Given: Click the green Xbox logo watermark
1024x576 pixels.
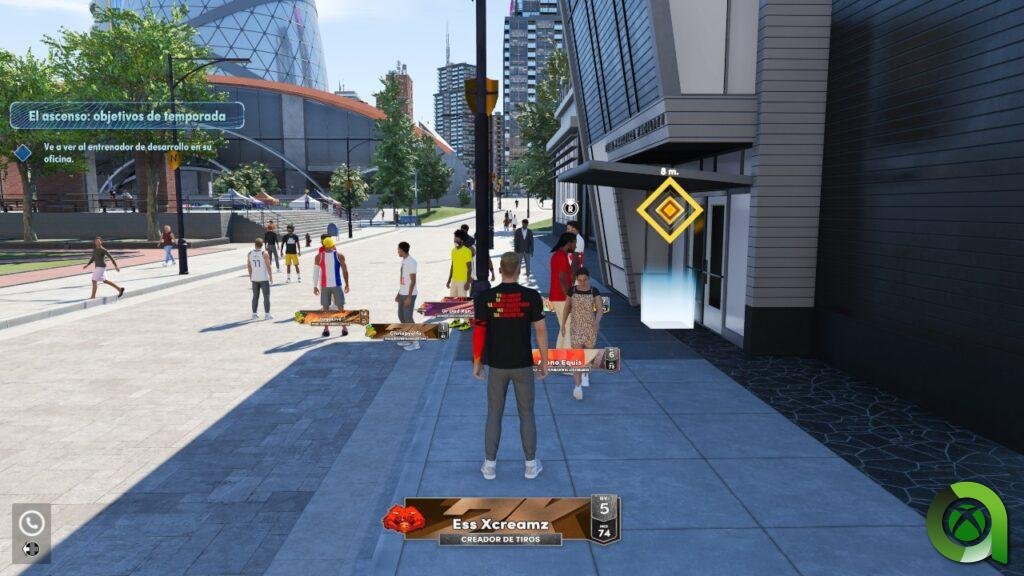Looking at the screenshot, I should (x=965, y=523).
